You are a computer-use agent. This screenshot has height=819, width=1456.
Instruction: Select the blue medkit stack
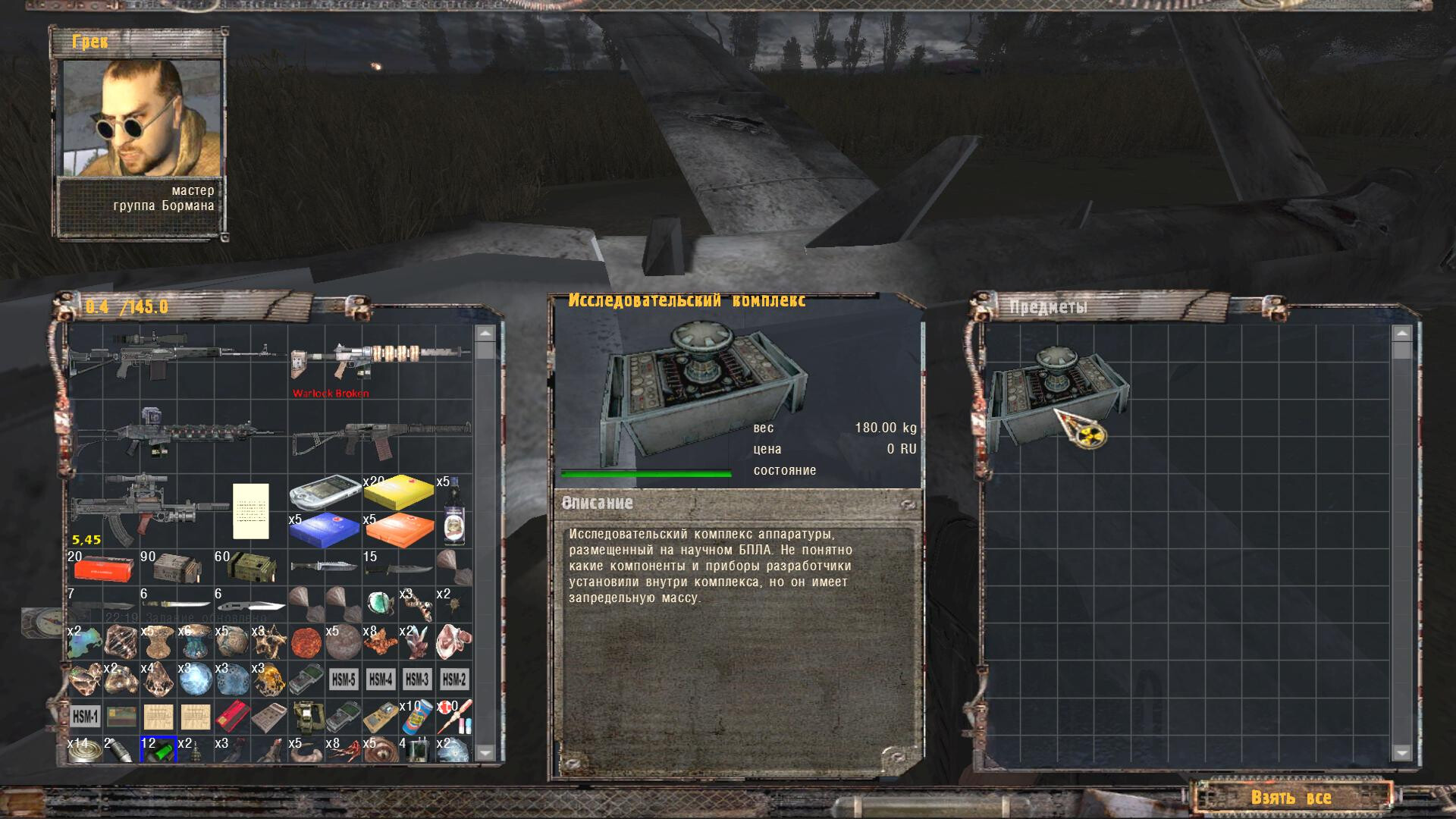coord(324,529)
